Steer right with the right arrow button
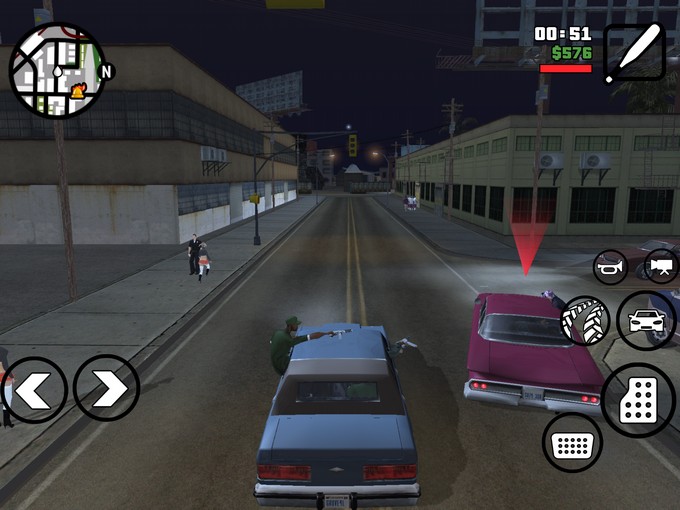 pos(107,389)
